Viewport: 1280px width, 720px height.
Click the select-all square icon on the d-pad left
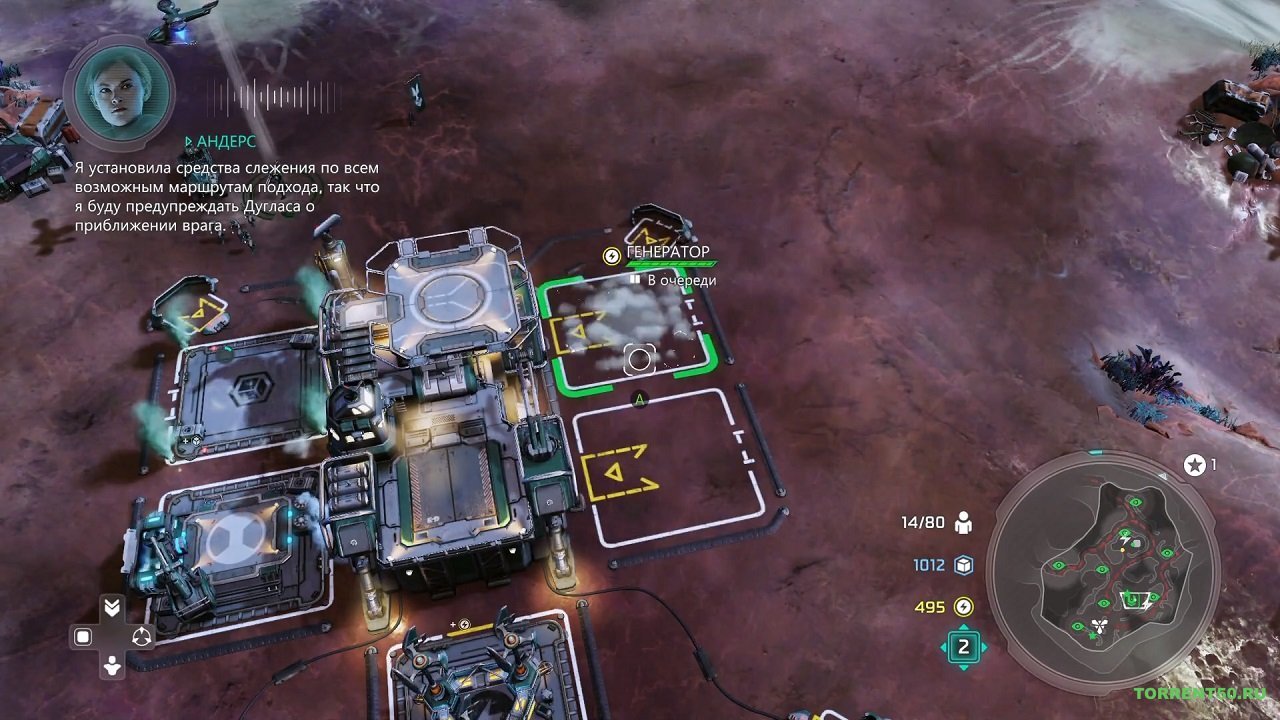83,635
